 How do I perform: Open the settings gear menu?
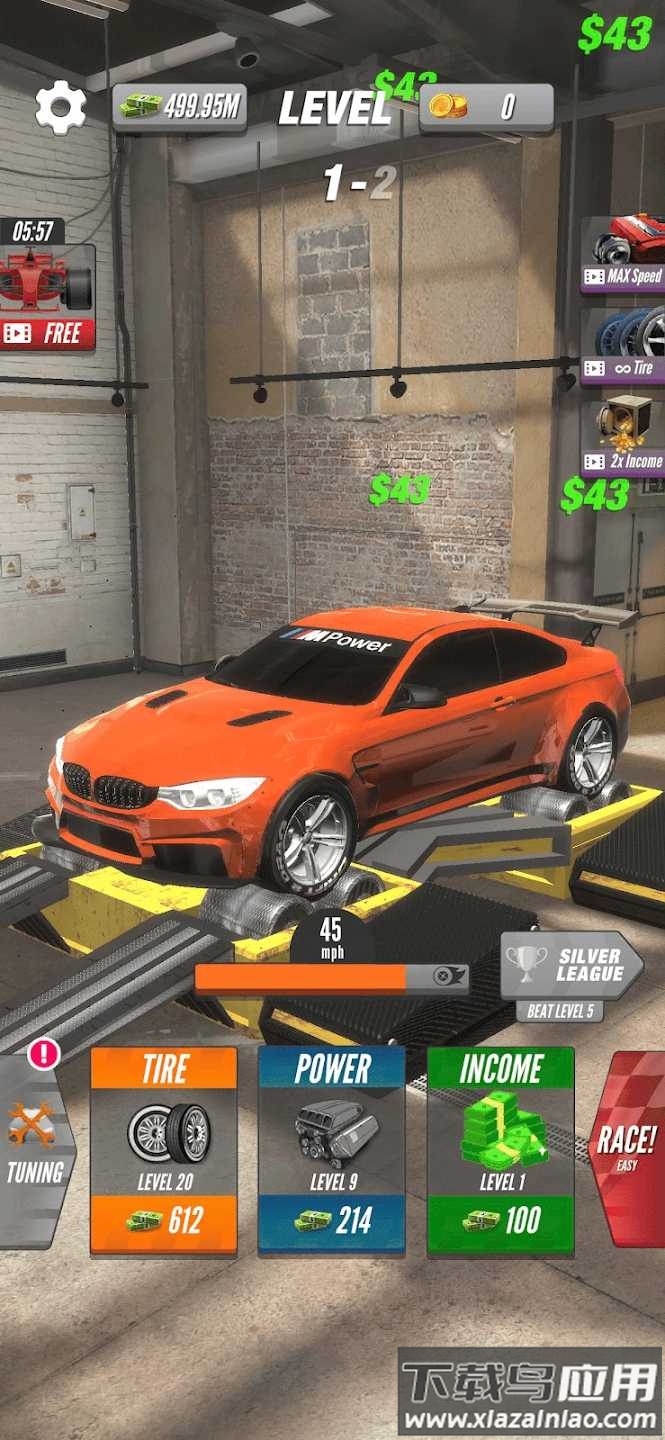pos(60,108)
